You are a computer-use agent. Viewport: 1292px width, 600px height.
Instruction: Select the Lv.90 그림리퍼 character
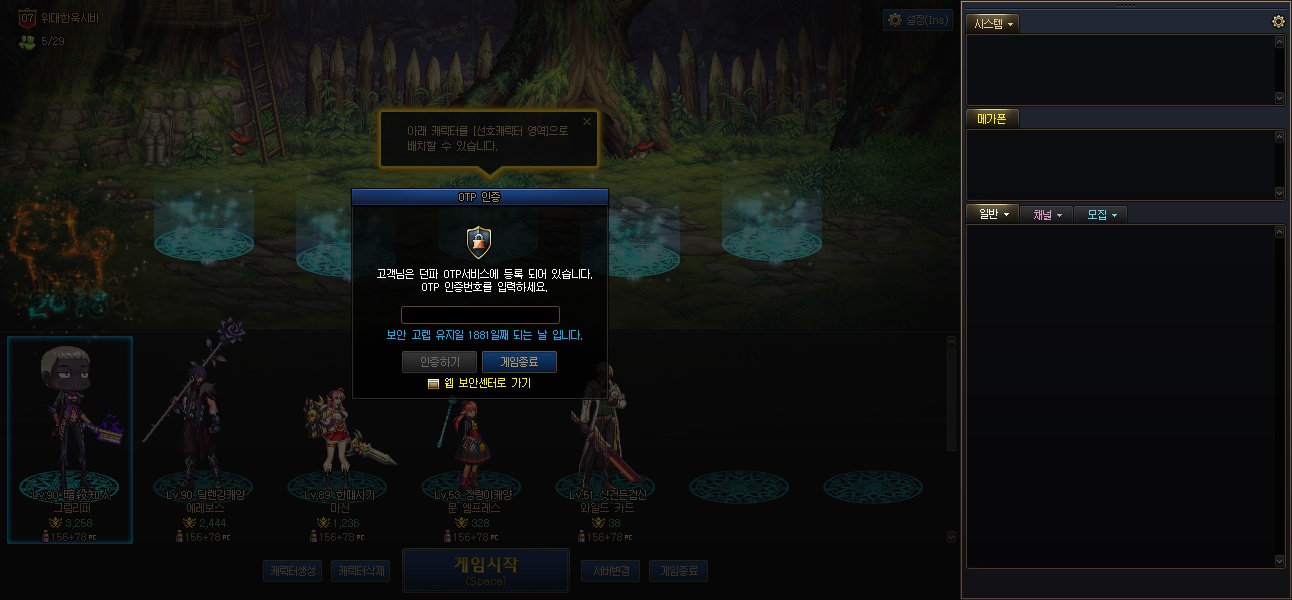pyautogui.click(x=70, y=440)
